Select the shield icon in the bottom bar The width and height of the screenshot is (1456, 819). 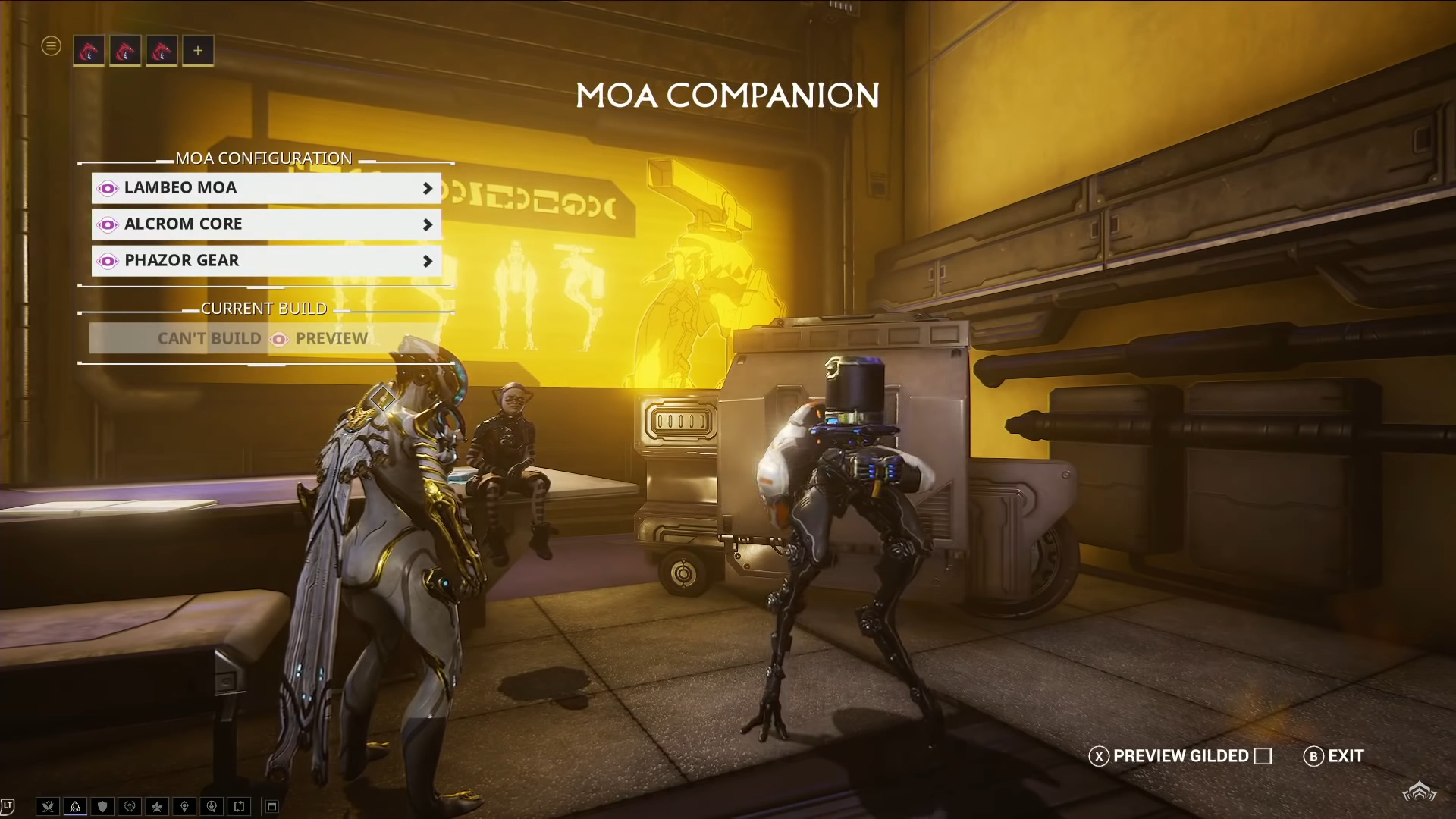102,806
